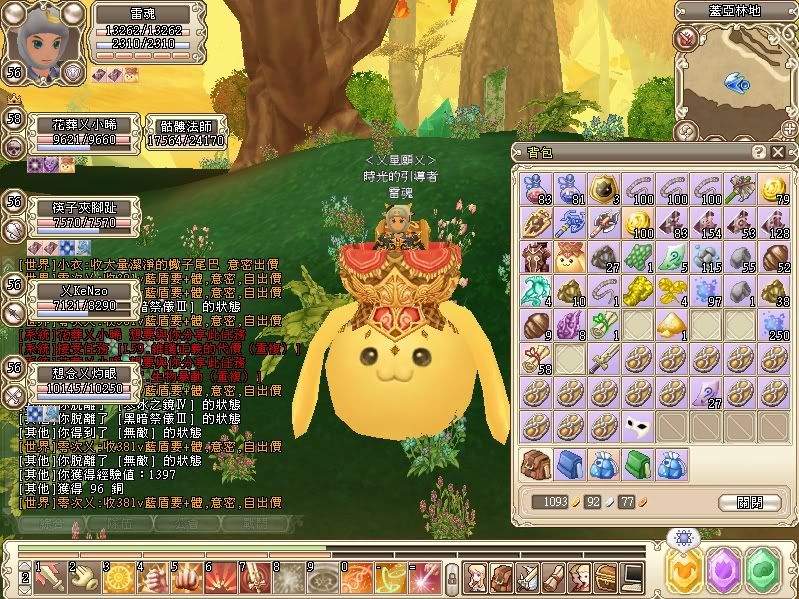Toggle the hotbar lock icon
This screenshot has height=599, width=799.
[452, 577]
